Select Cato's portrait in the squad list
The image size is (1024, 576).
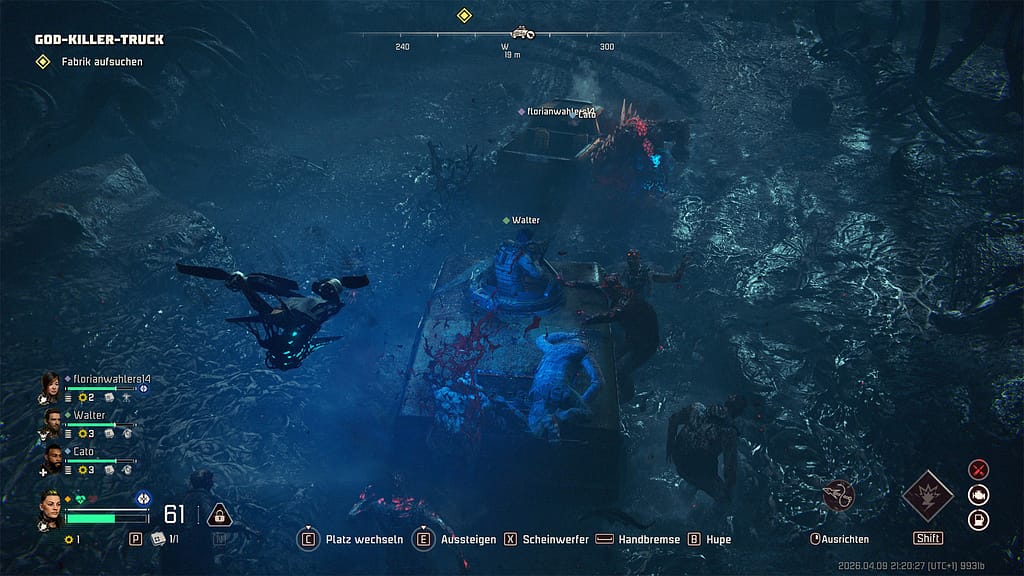click(52, 457)
